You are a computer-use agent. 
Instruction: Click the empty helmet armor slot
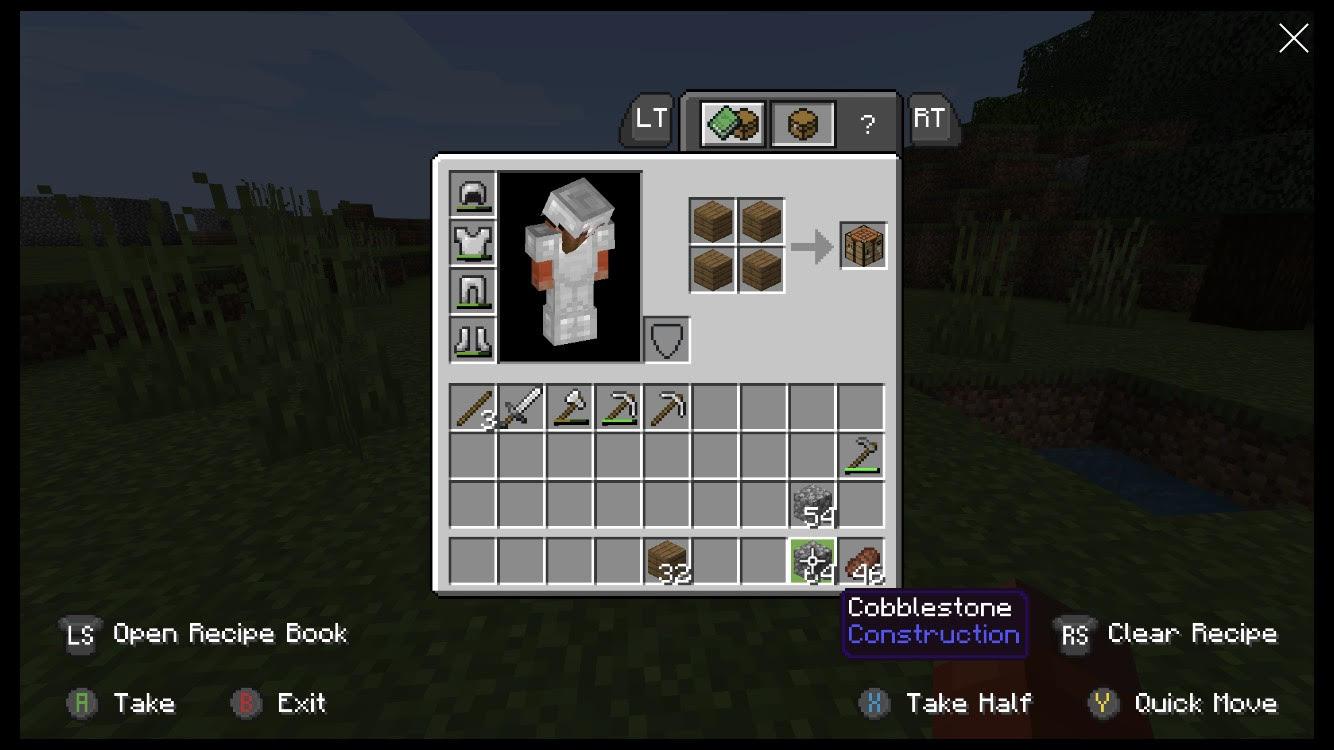click(471, 193)
